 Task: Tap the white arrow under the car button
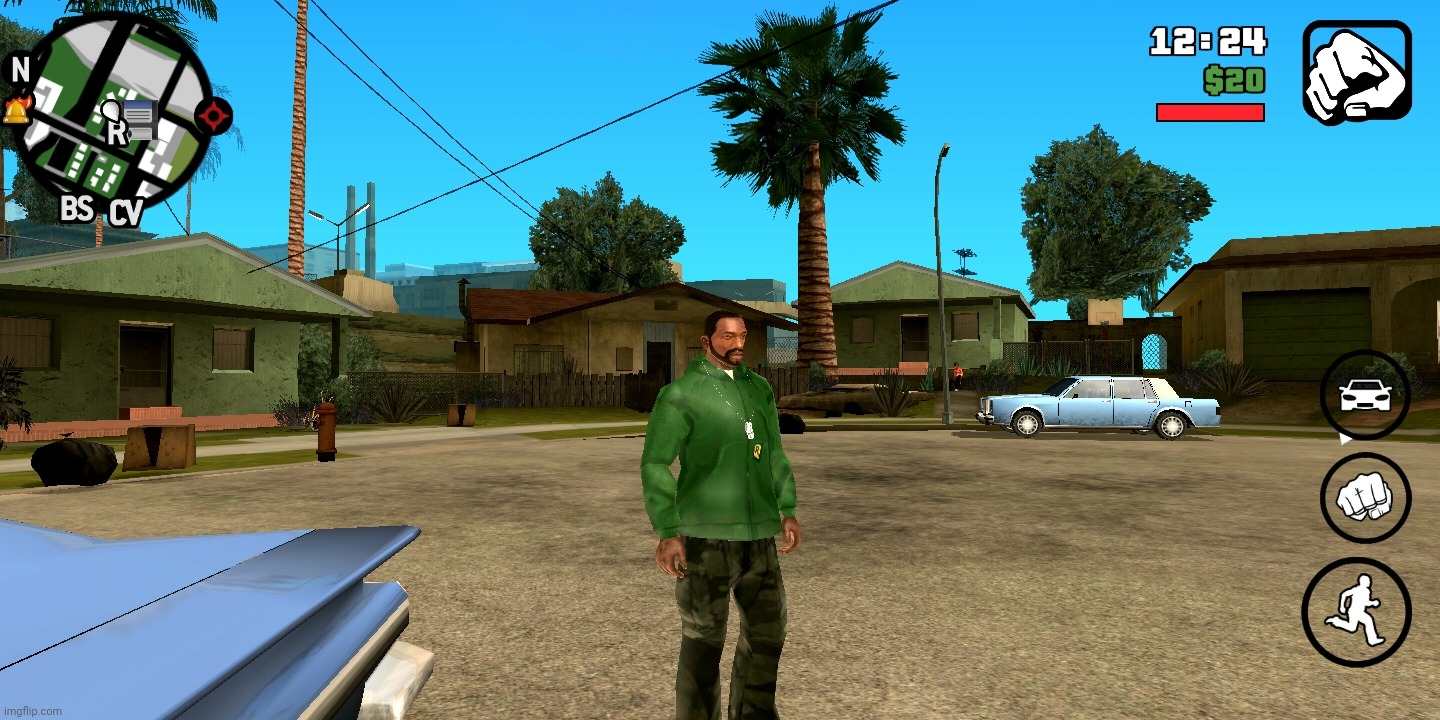1345,438
